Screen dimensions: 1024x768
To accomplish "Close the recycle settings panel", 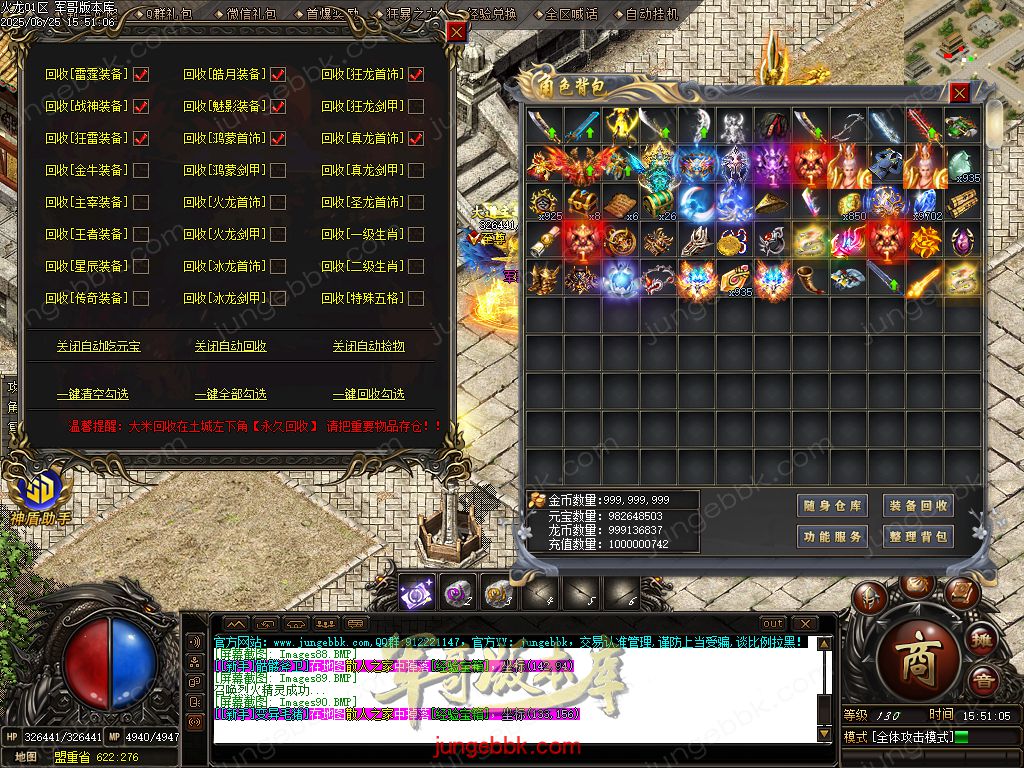I will [456, 32].
